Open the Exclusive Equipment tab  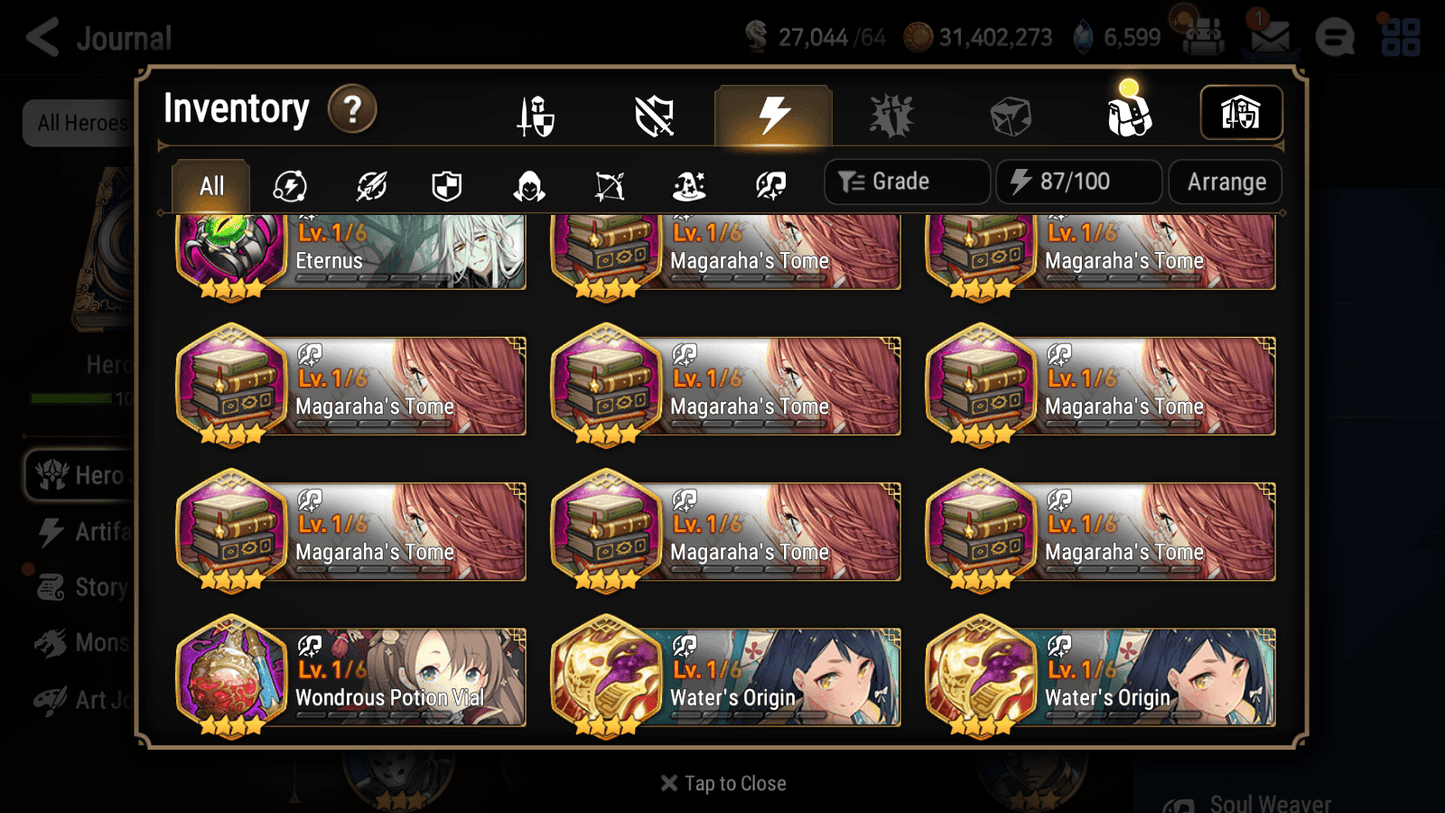(x=653, y=113)
